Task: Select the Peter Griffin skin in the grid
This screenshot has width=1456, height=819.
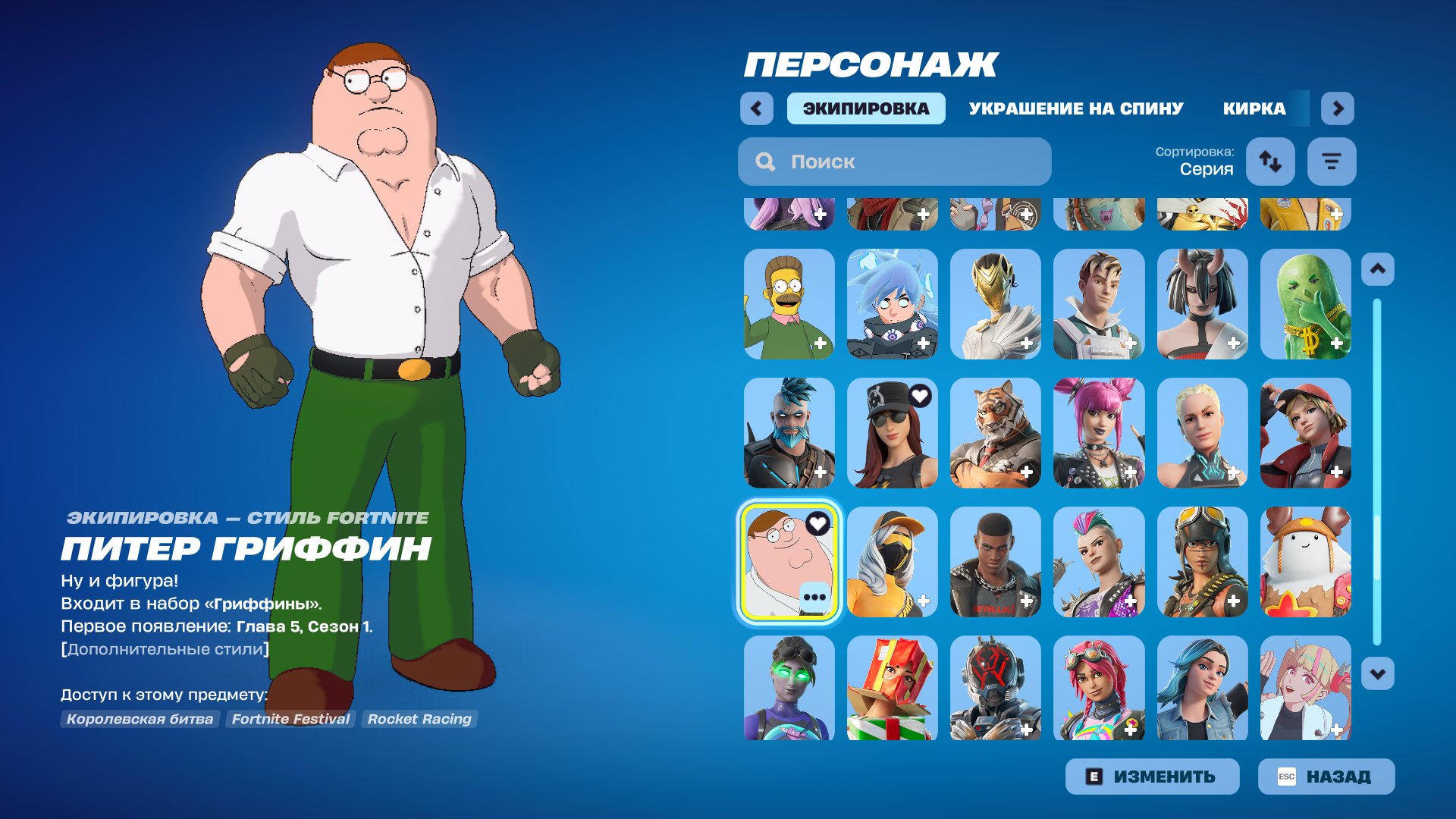Action: tap(789, 562)
